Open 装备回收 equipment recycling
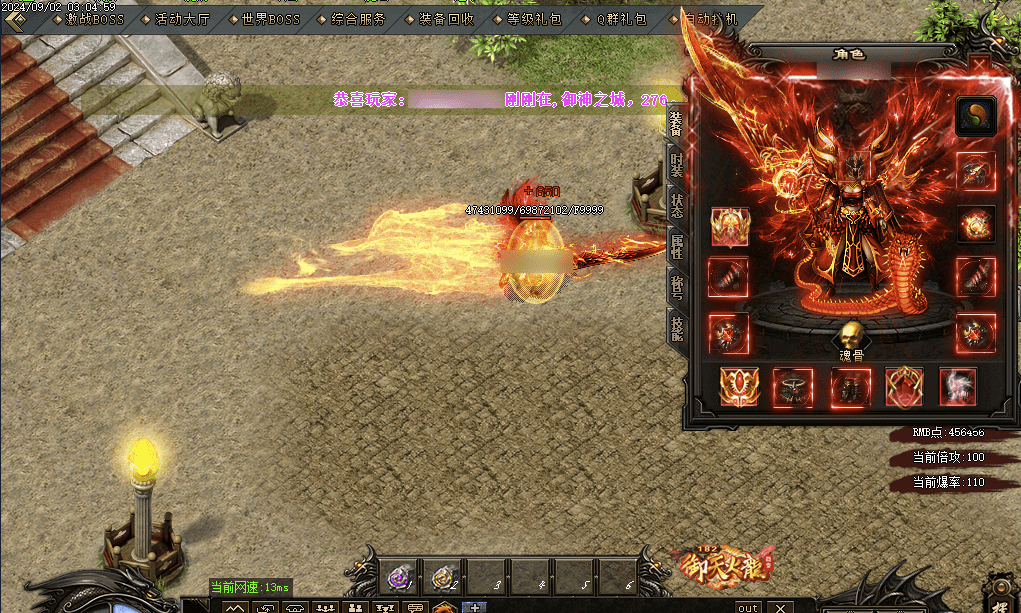The width and height of the screenshot is (1021, 613). 446,19
